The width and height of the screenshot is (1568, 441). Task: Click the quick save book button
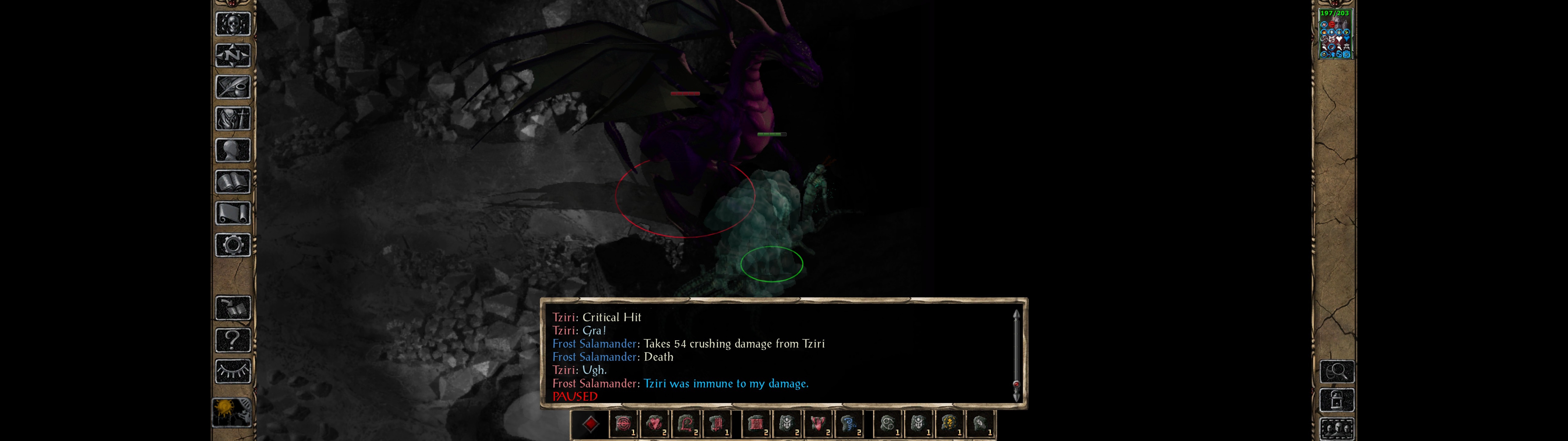233,309
